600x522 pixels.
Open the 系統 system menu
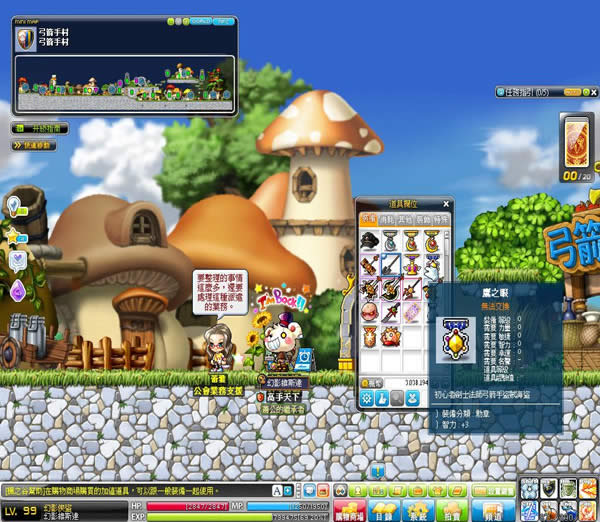coord(418,509)
